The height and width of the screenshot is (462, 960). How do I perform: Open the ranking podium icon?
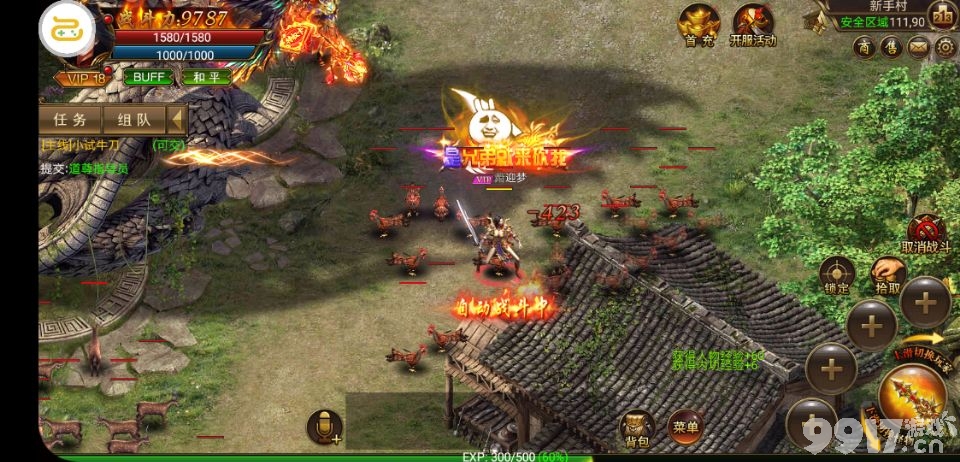pyautogui.click(x=942, y=15)
